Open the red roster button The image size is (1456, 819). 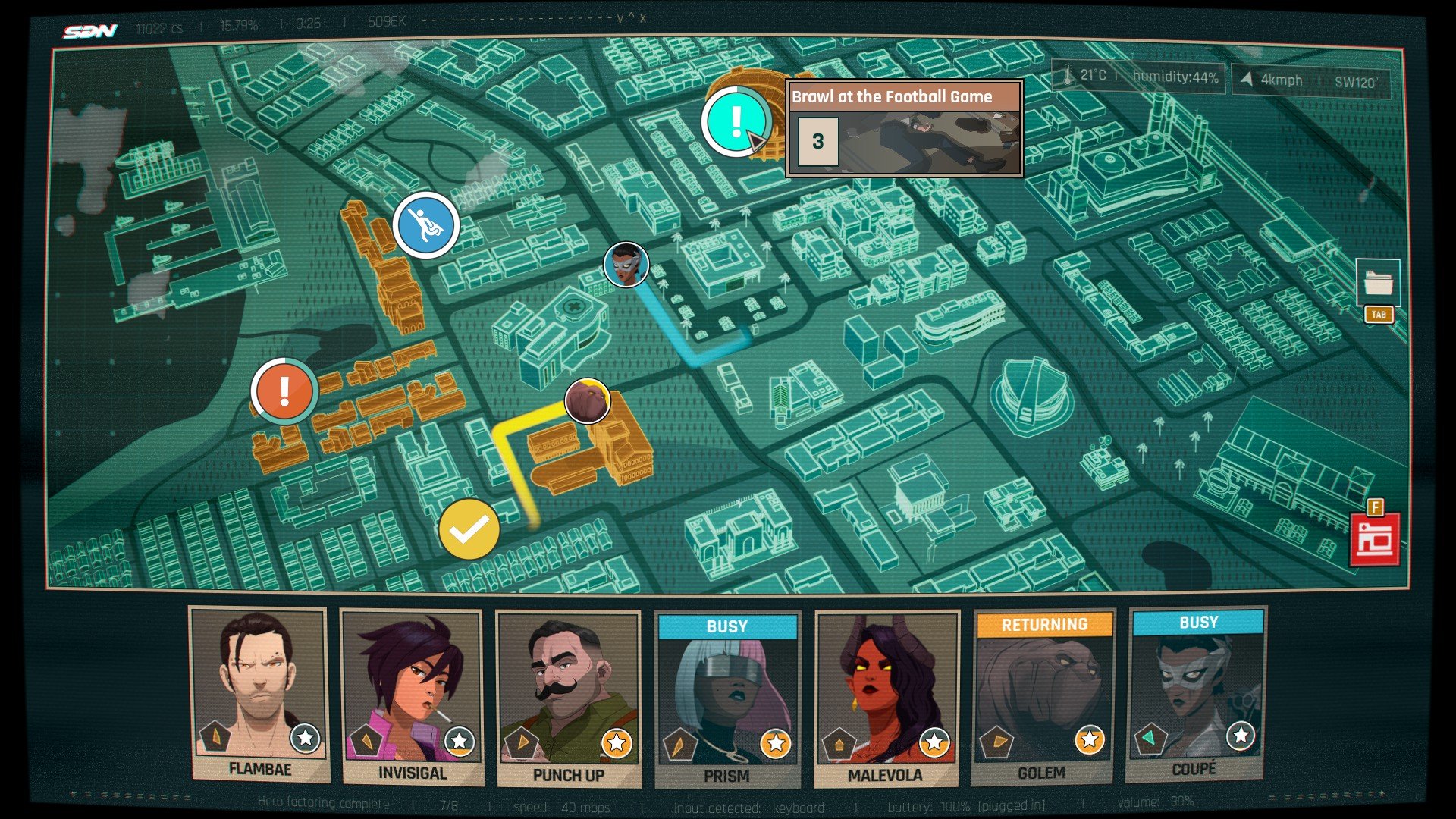[1375, 539]
